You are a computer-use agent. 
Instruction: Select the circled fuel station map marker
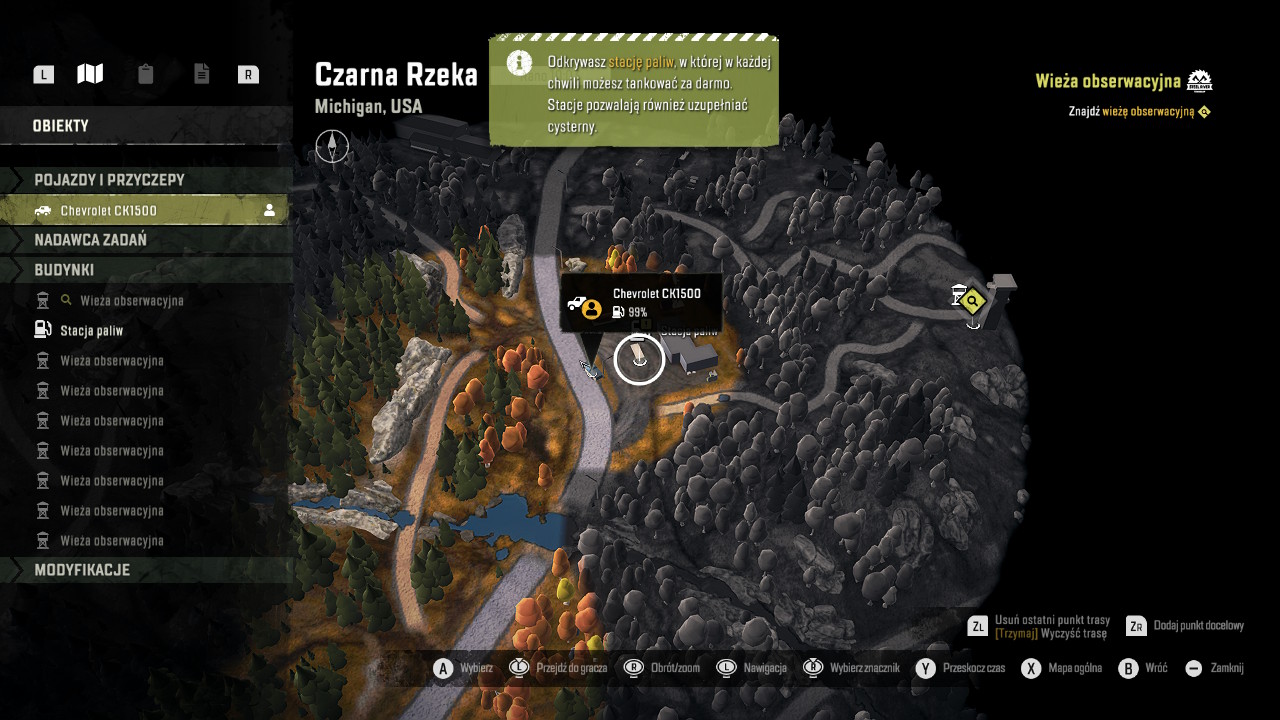click(x=639, y=358)
